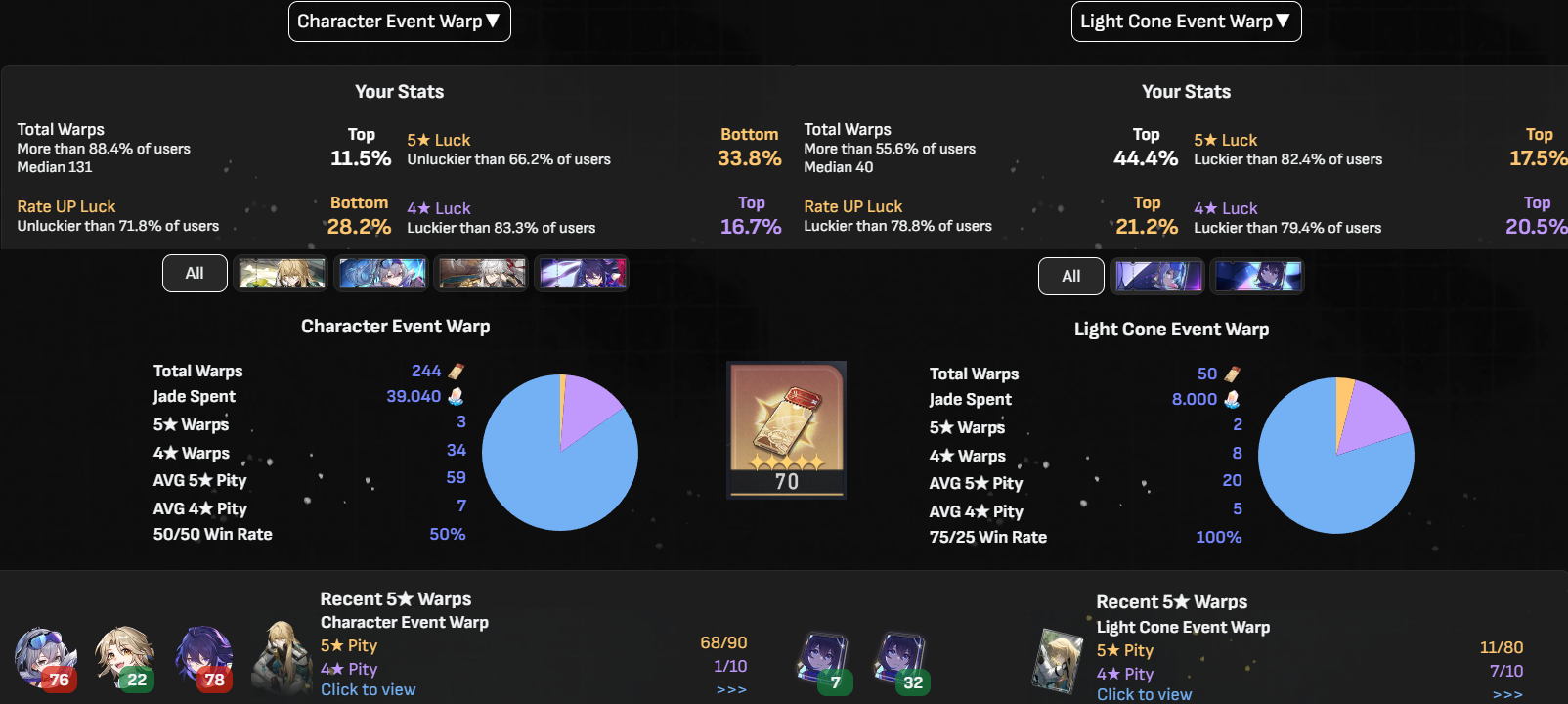
Task: Click to view recent Character Event Warp details
Action: (369, 688)
